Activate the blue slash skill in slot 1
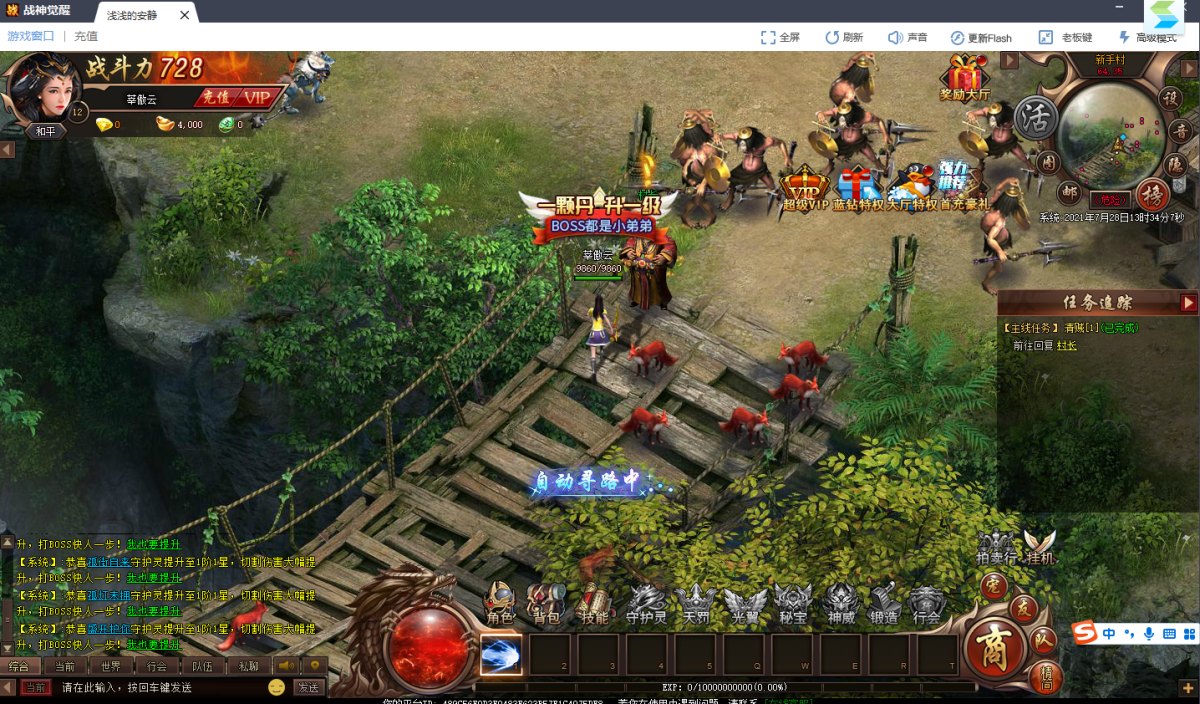The width and height of the screenshot is (1200, 704). 501,655
